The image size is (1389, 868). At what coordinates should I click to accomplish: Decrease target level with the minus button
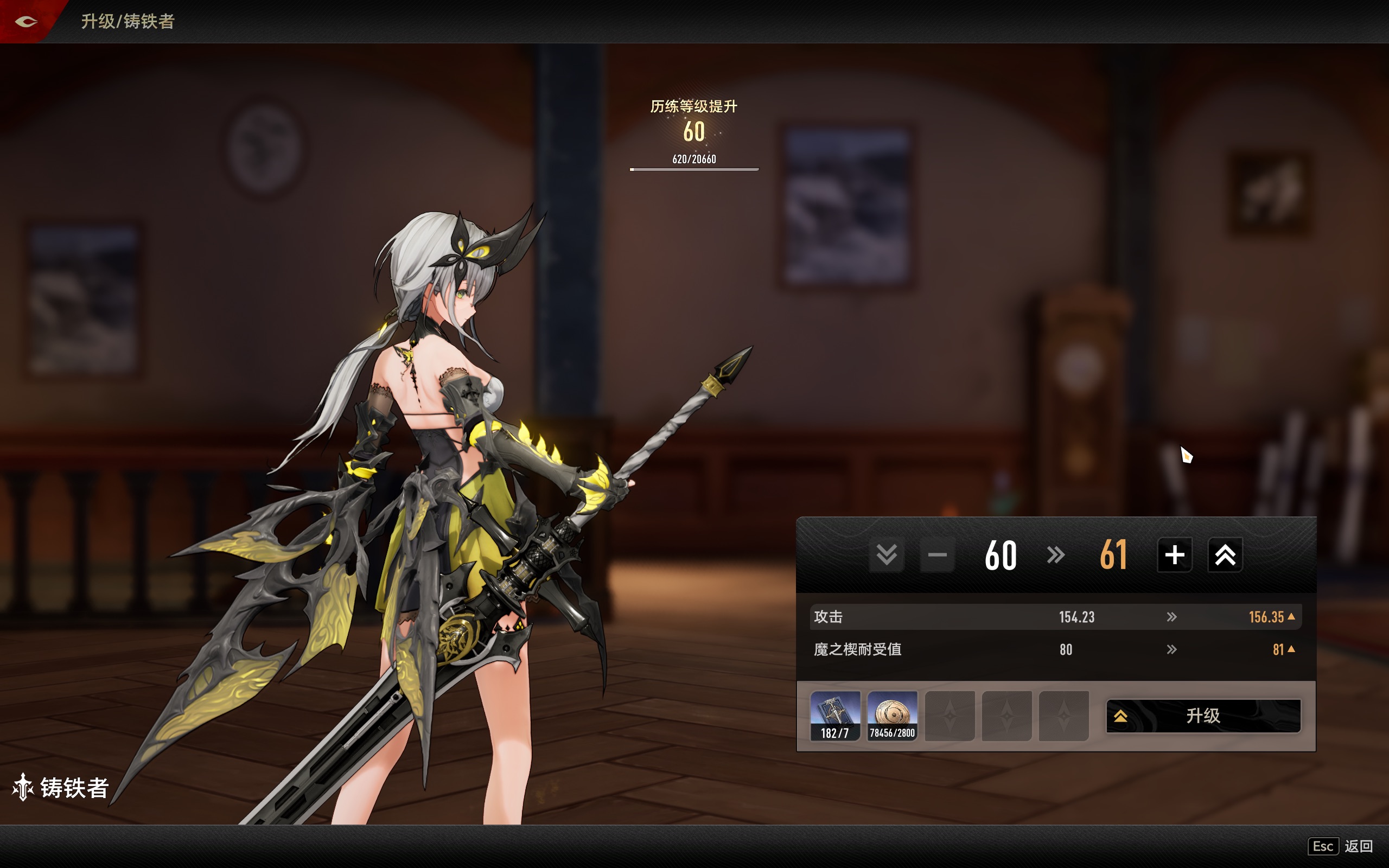[936, 555]
